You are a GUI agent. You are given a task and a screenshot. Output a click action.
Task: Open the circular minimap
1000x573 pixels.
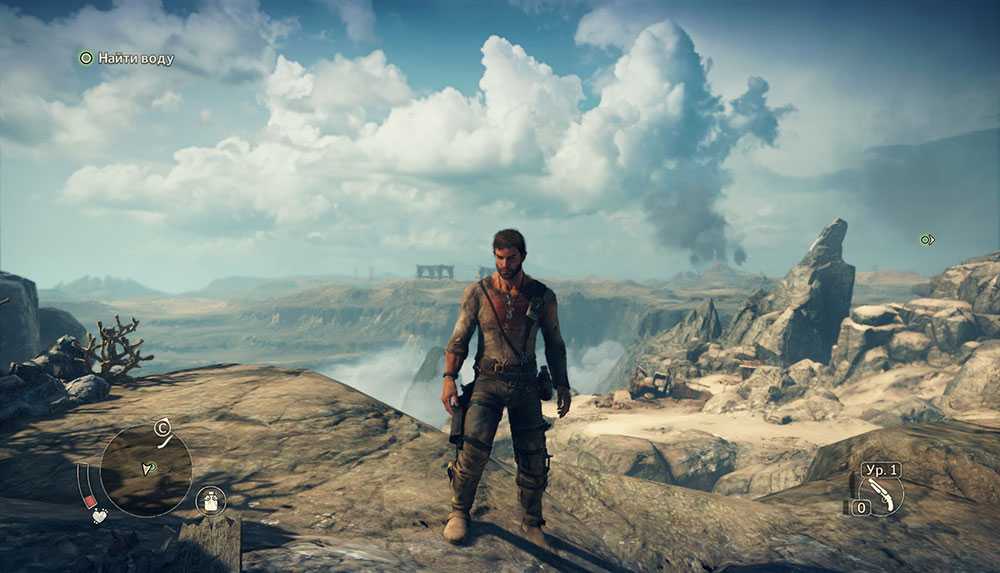[146, 470]
